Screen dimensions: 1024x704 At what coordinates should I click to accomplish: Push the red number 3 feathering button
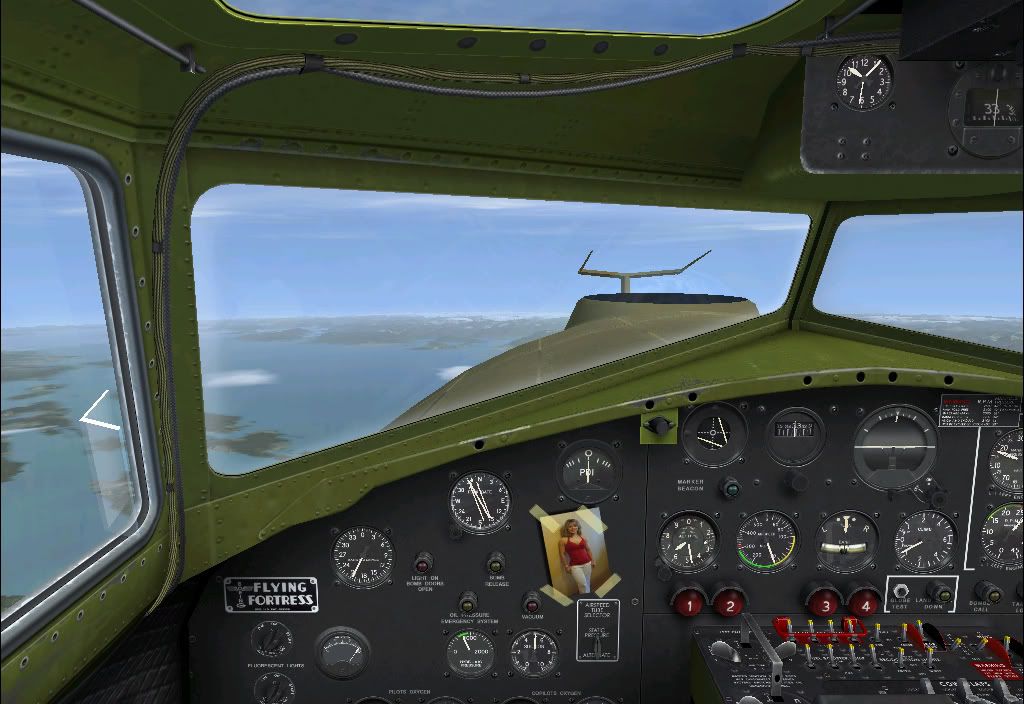coord(824,603)
